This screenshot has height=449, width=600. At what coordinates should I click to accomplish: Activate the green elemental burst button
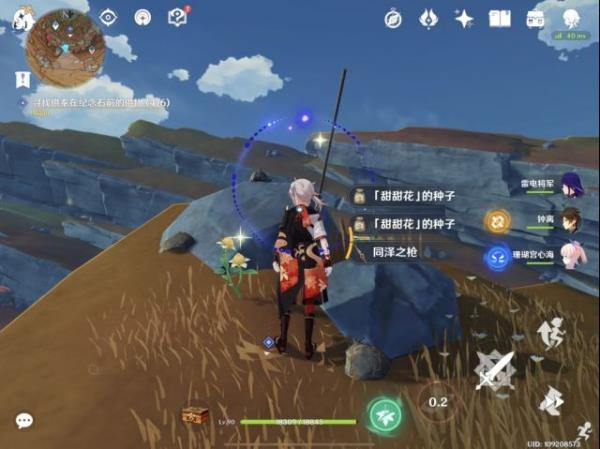(384, 413)
